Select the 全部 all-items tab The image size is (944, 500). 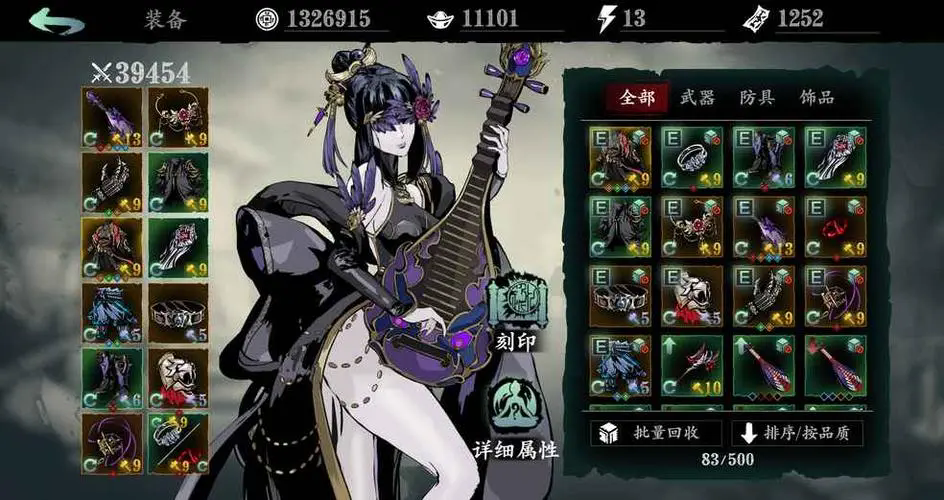tap(637, 97)
